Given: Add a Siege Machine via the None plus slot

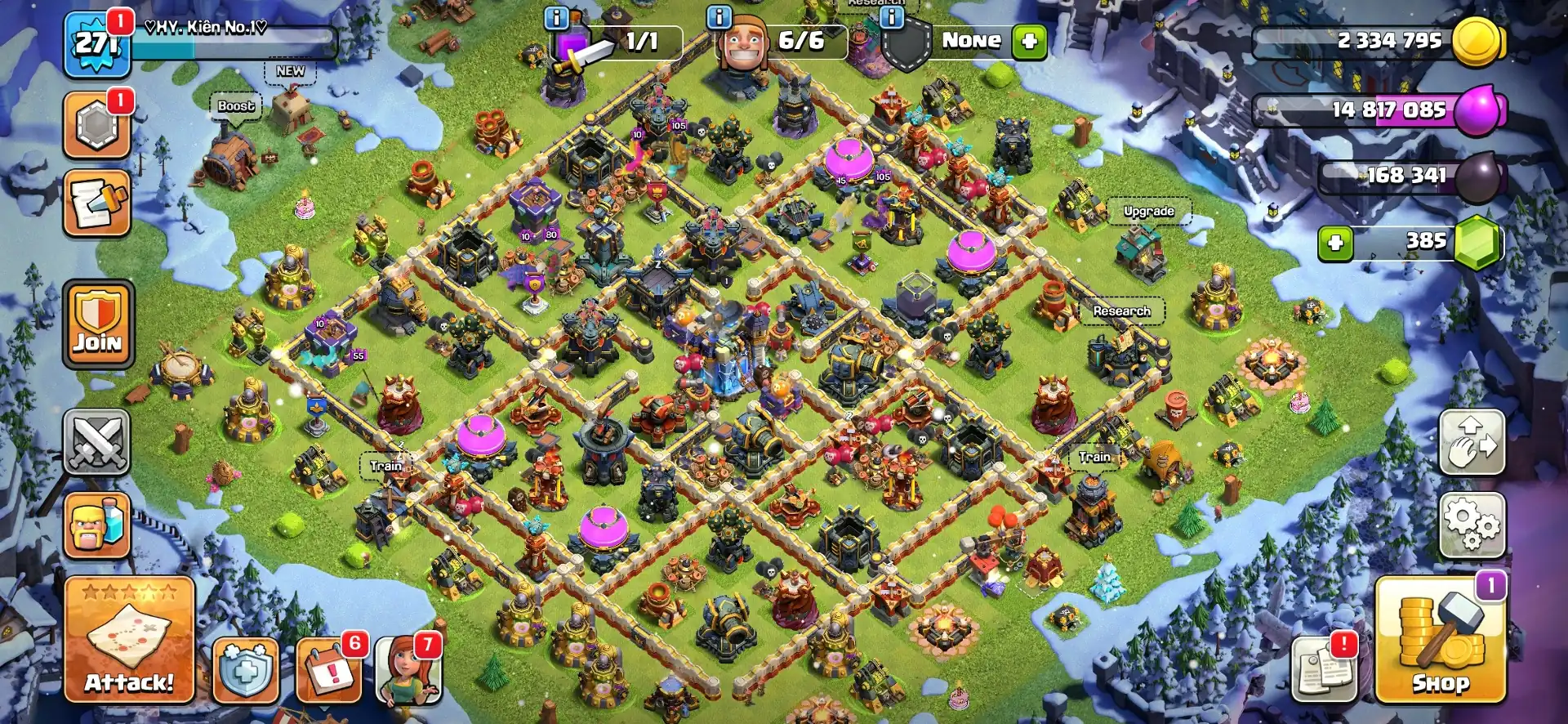Looking at the screenshot, I should [1027, 41].
